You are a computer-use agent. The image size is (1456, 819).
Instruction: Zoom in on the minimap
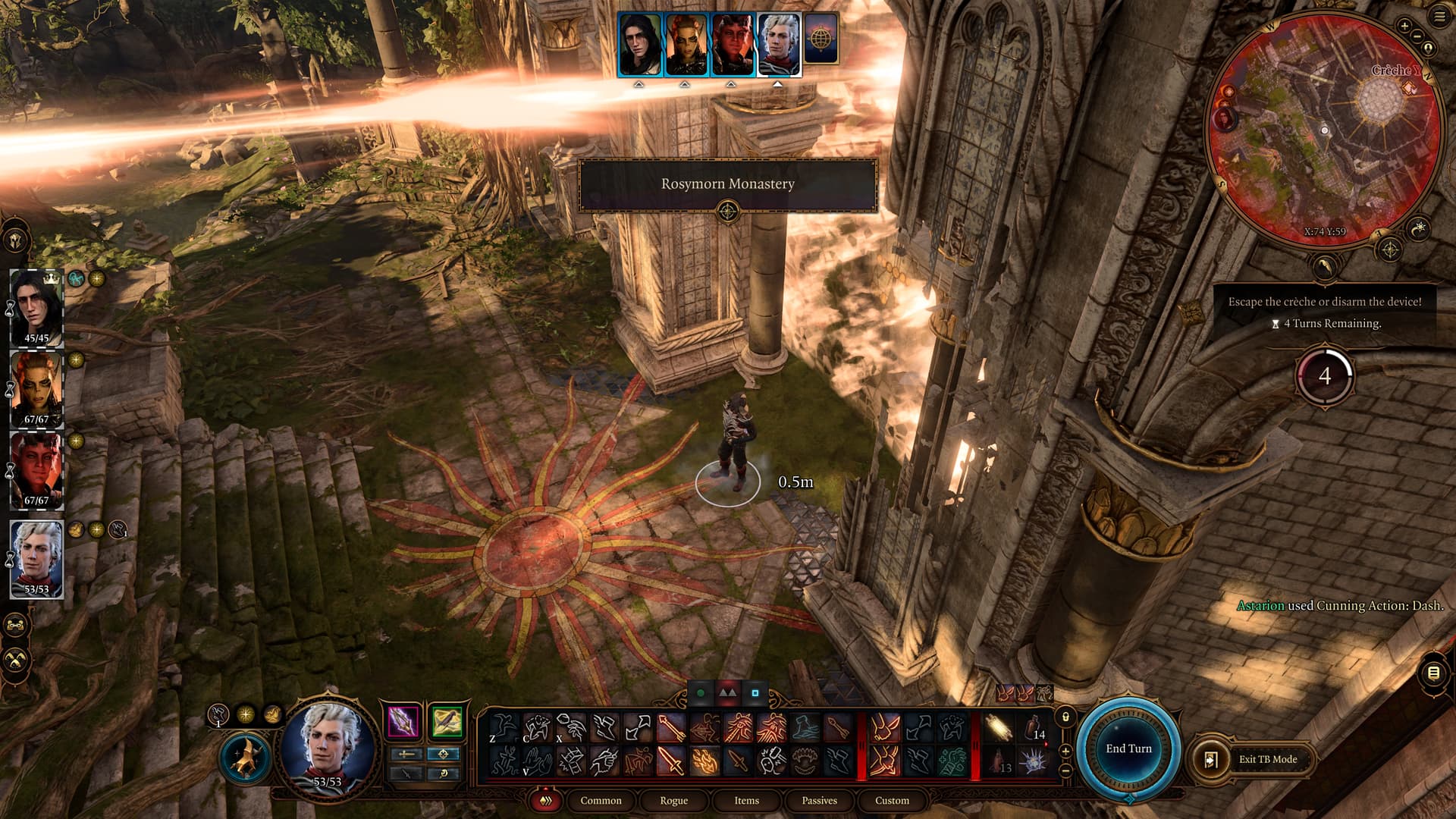coord(1404,26)
